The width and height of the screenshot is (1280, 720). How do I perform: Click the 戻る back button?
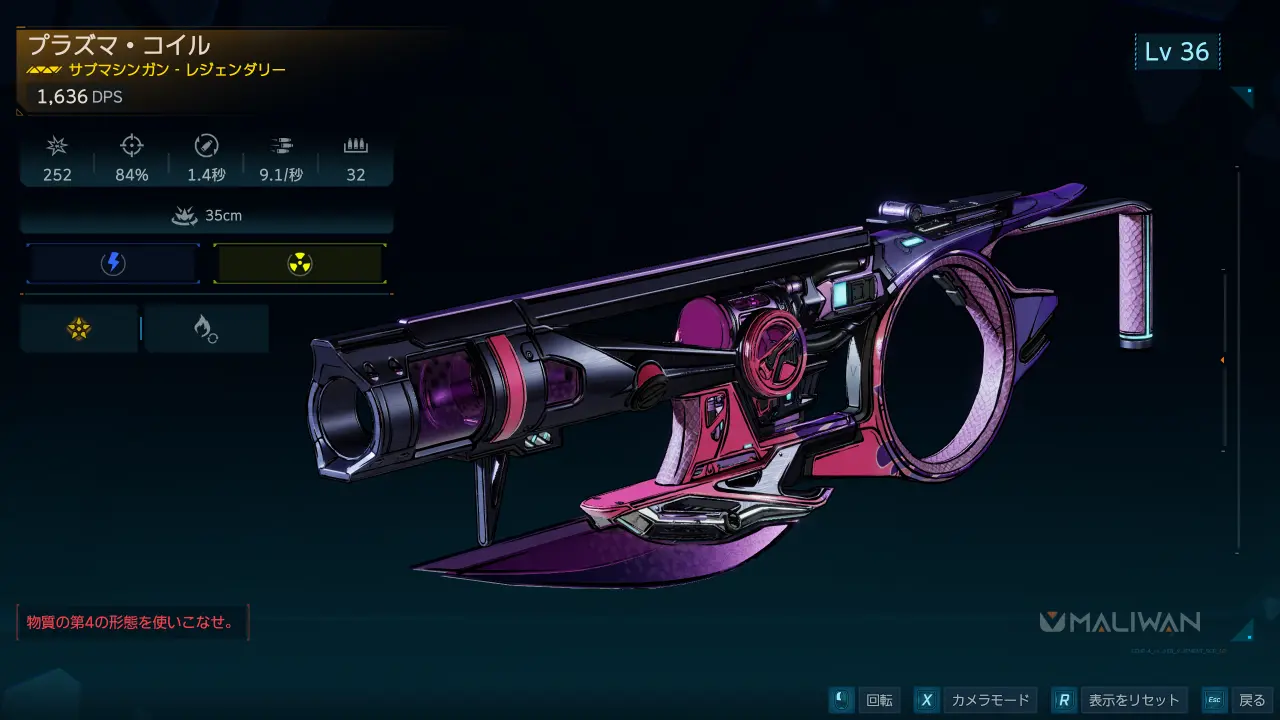pyautogui.click(x=1251, y=700)
